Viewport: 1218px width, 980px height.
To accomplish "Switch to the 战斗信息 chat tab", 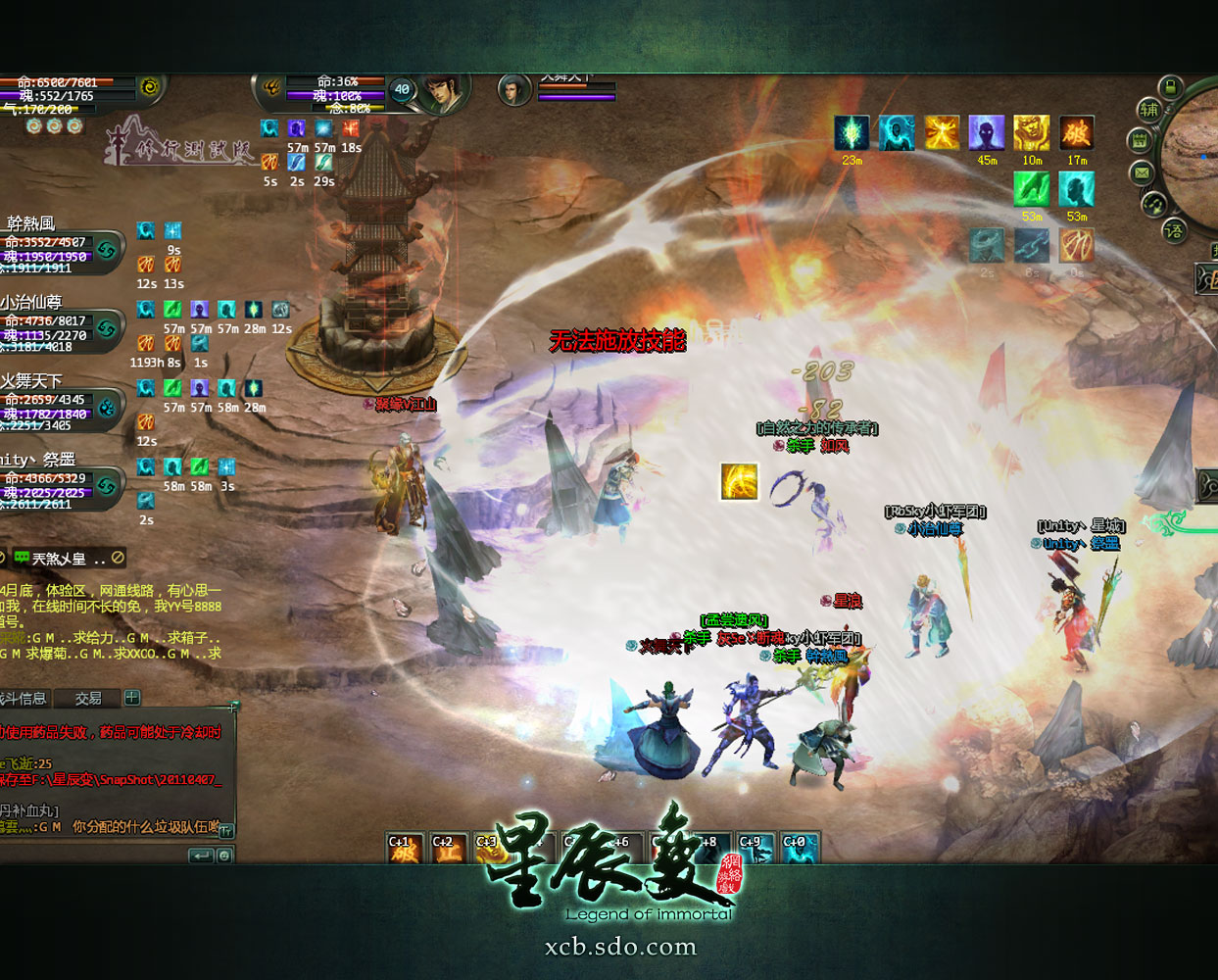I will 24,699.
